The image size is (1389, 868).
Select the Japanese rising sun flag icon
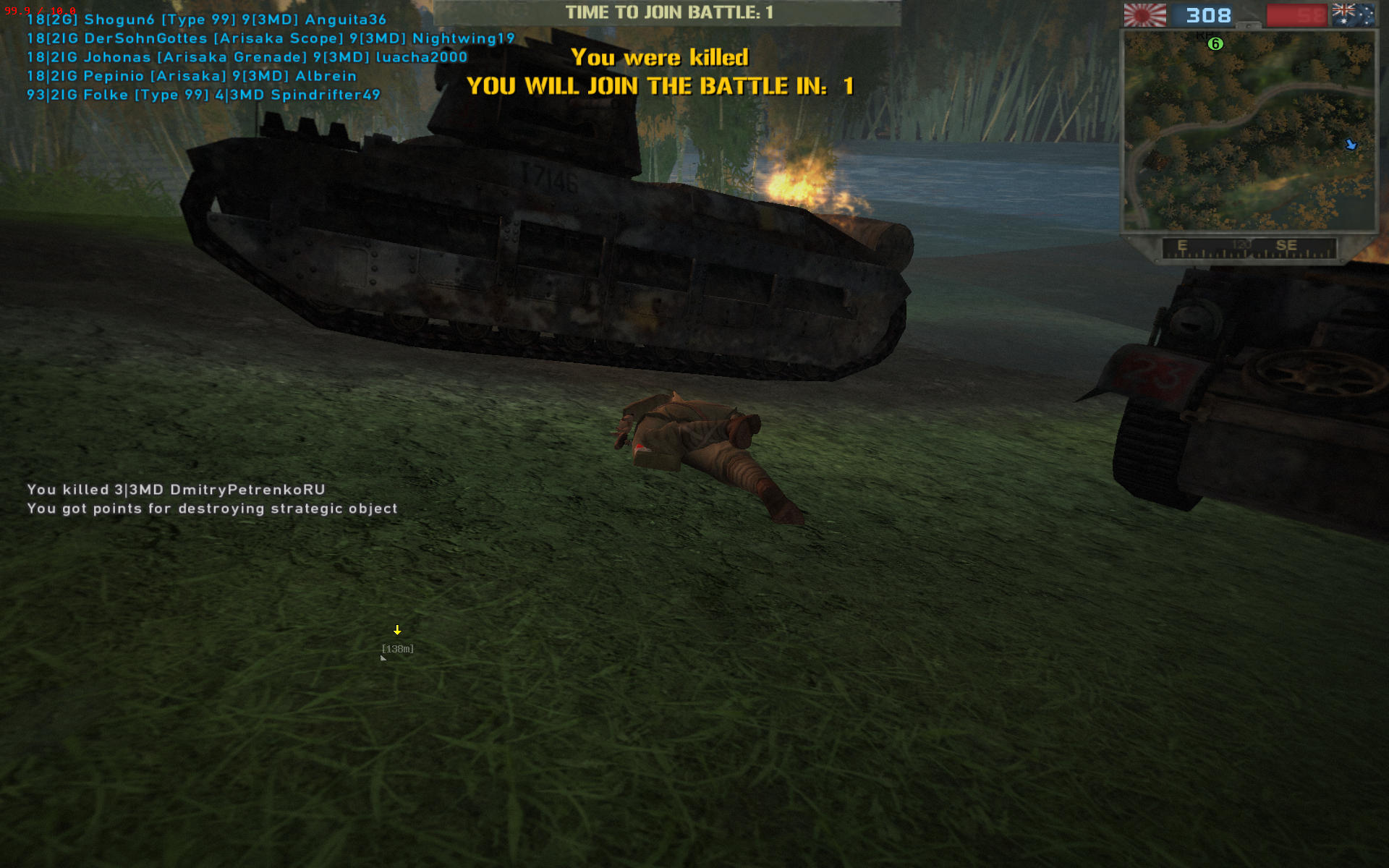coord(1144,15)
